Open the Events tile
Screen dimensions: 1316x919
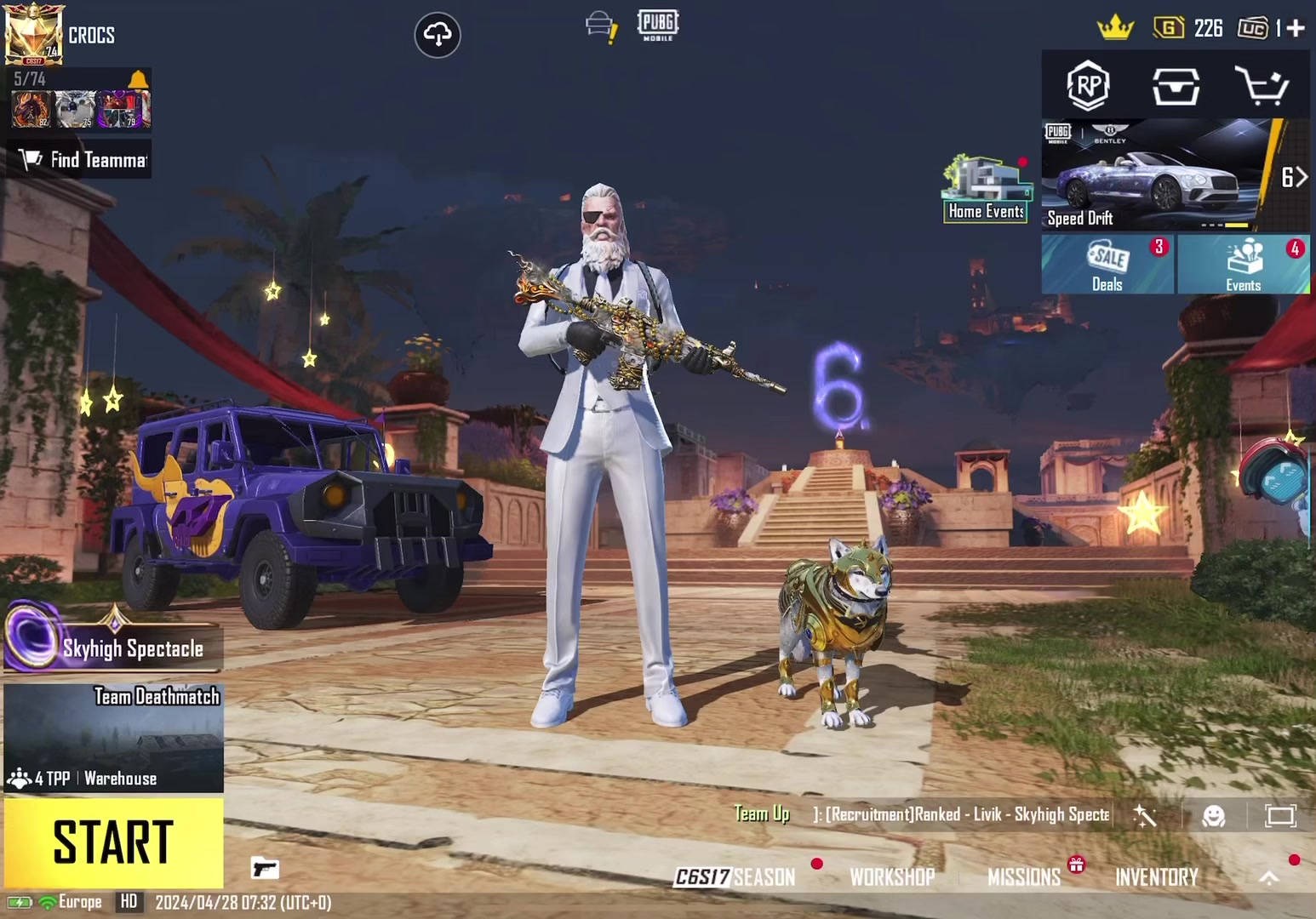1244,265
